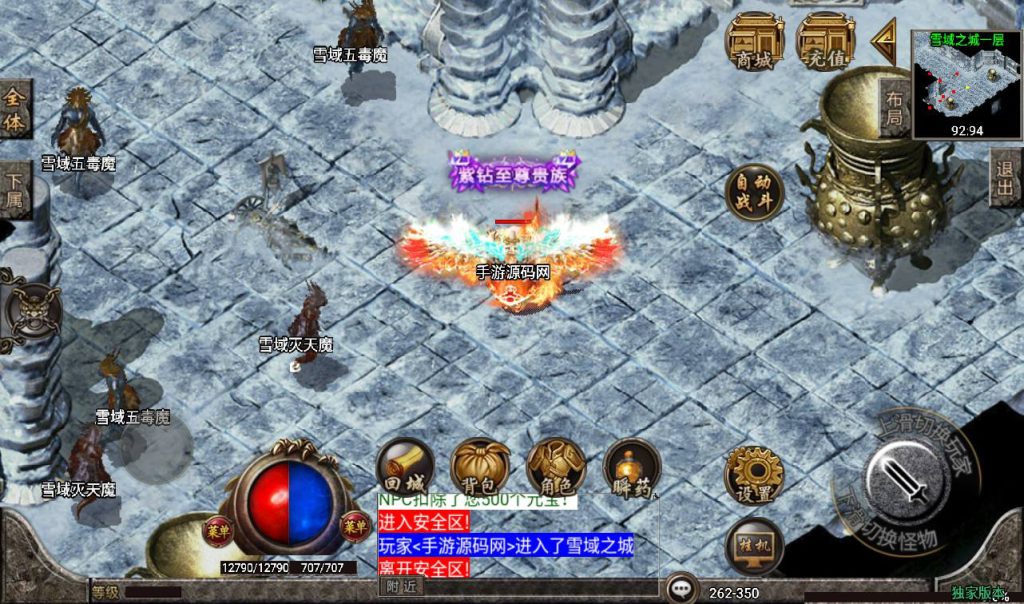Screen dimensions: 1024x604
Task: Tap the 布局 layout button
Action: coord(894,108)
